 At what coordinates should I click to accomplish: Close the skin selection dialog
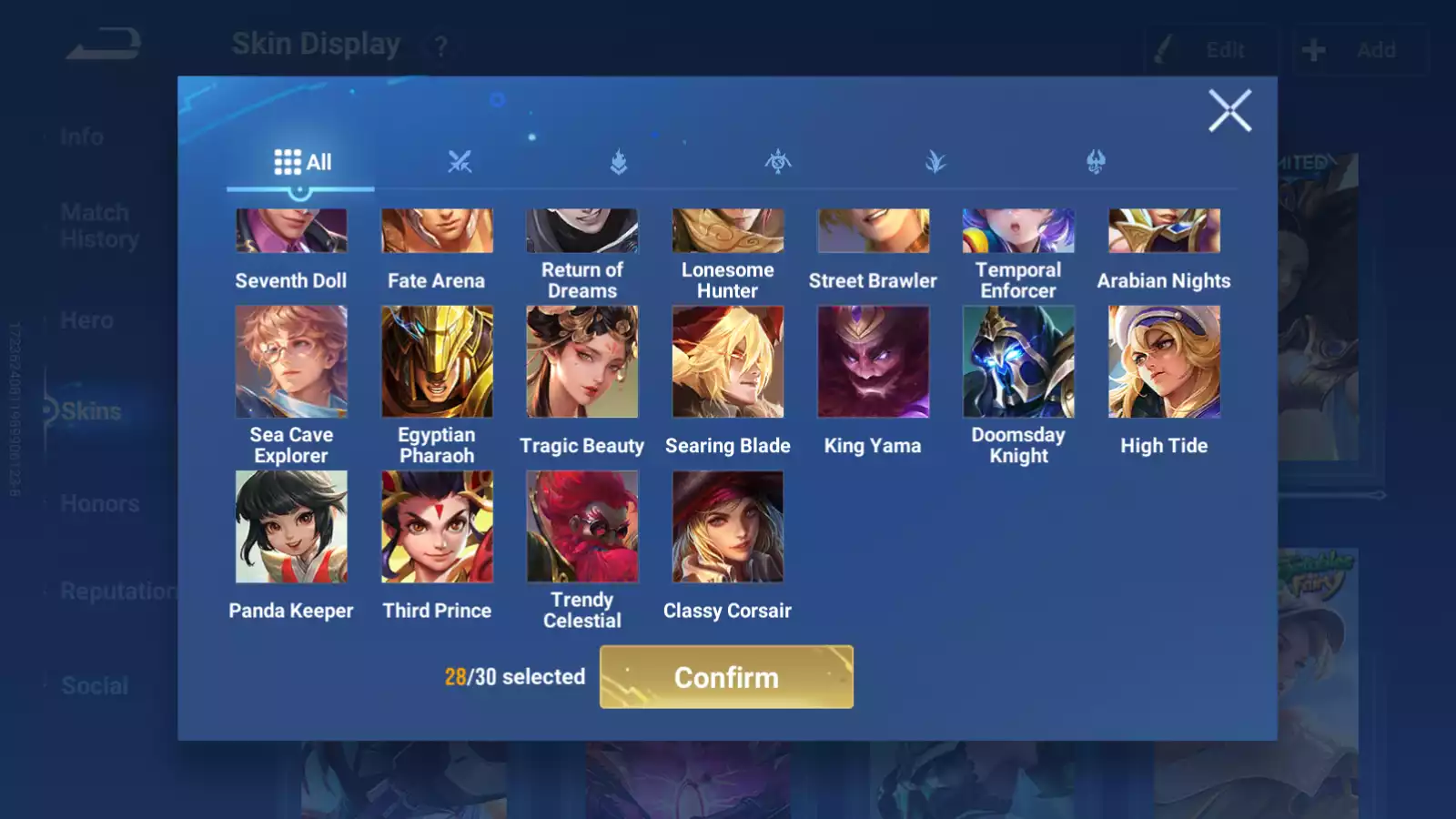(x=1229, y=111)
